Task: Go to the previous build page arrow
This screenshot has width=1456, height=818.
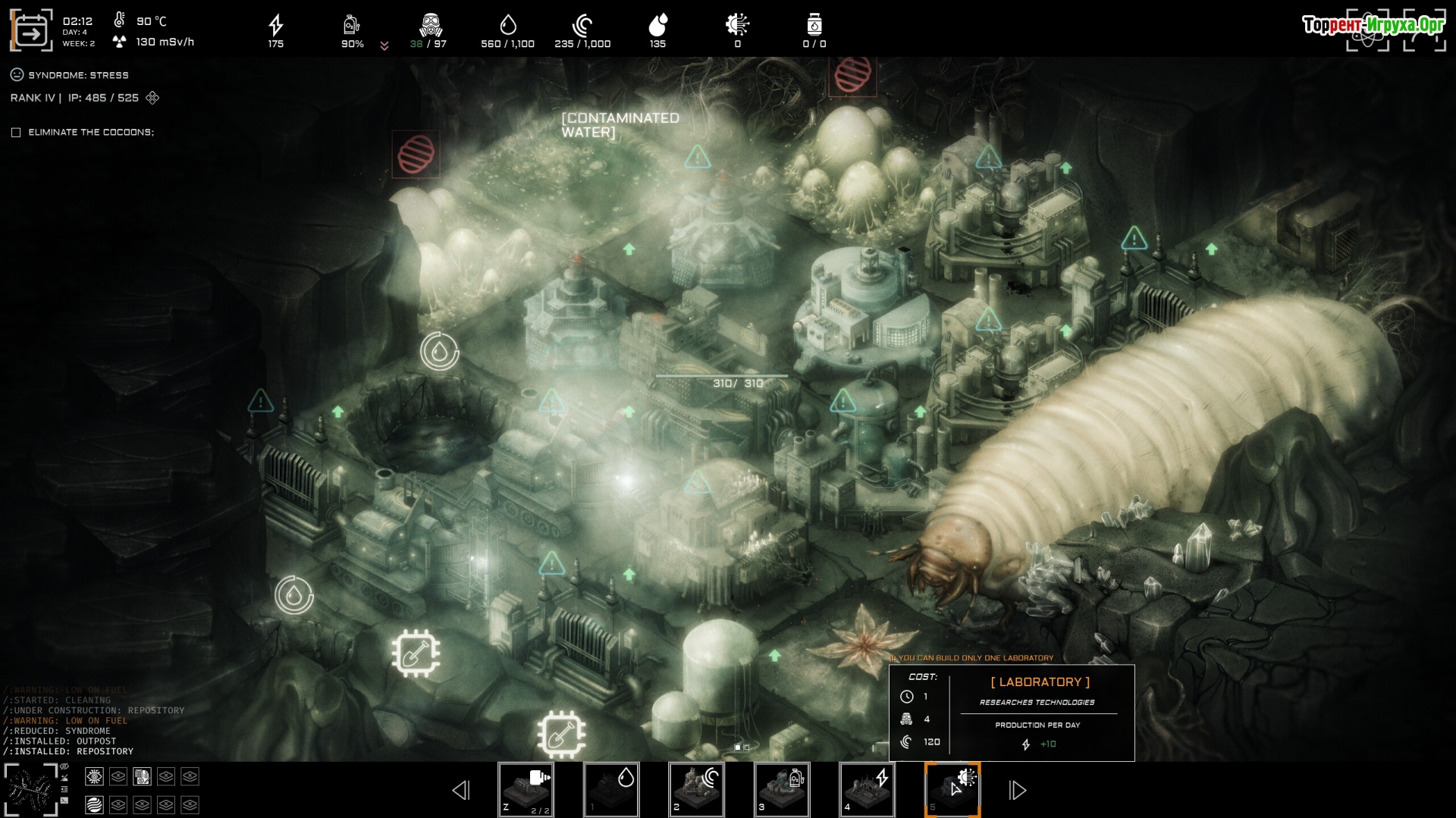Action: coord(461,791)
